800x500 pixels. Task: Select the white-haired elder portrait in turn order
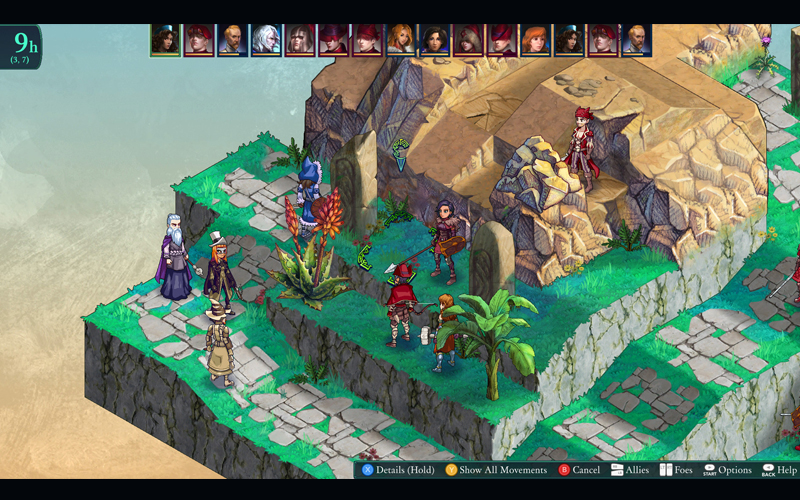(266, 40)
